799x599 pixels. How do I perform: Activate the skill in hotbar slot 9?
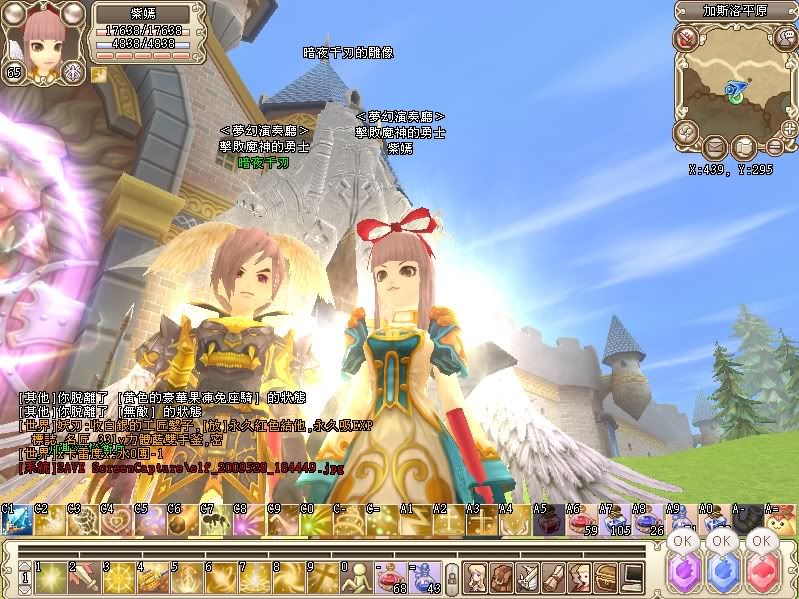tap(321, 576)
